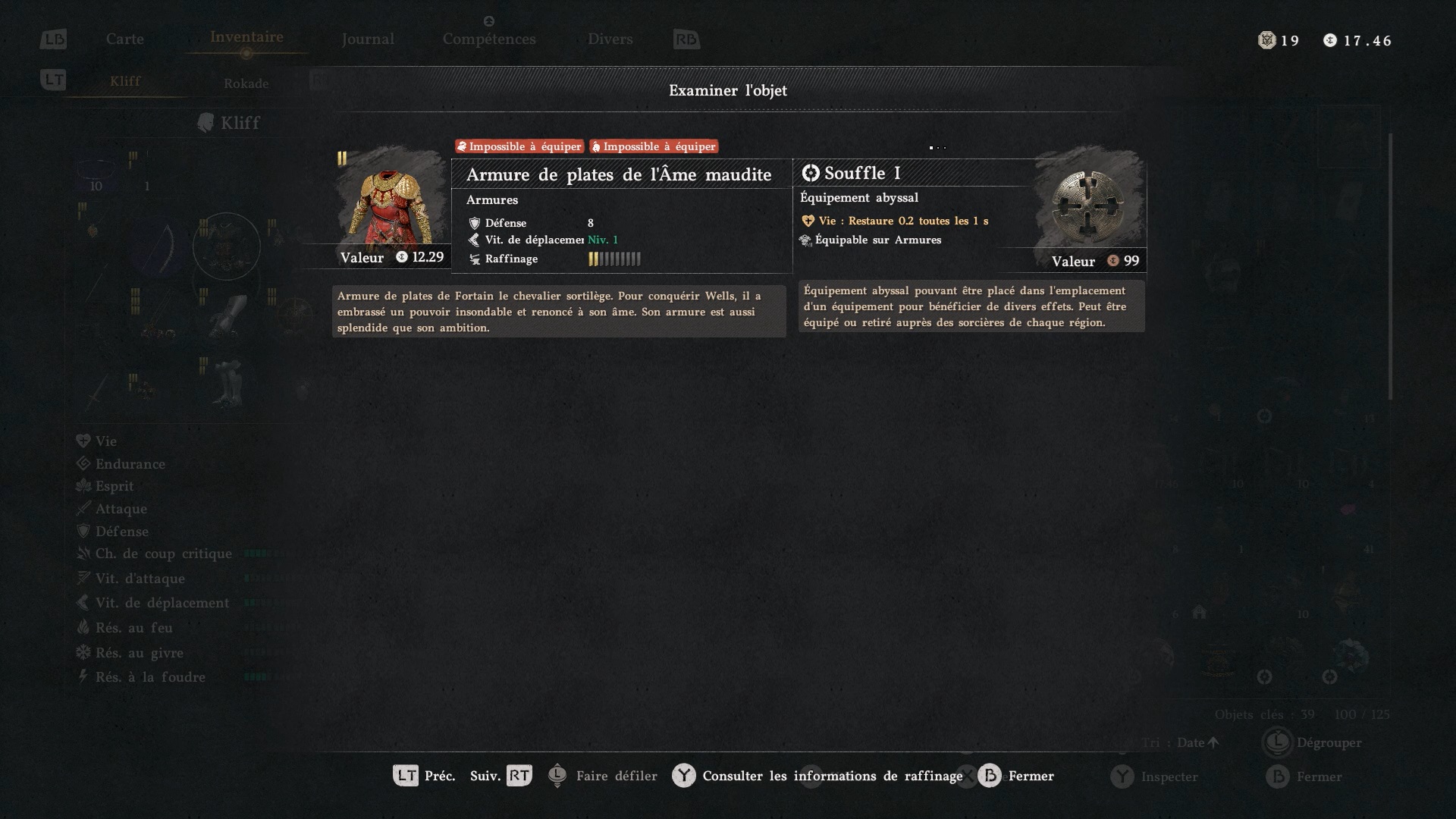The height and width of the screenshot is (819, 1456).
Task: Open the Journal tab
Action: pyautogui.click(x=368, y=39)
